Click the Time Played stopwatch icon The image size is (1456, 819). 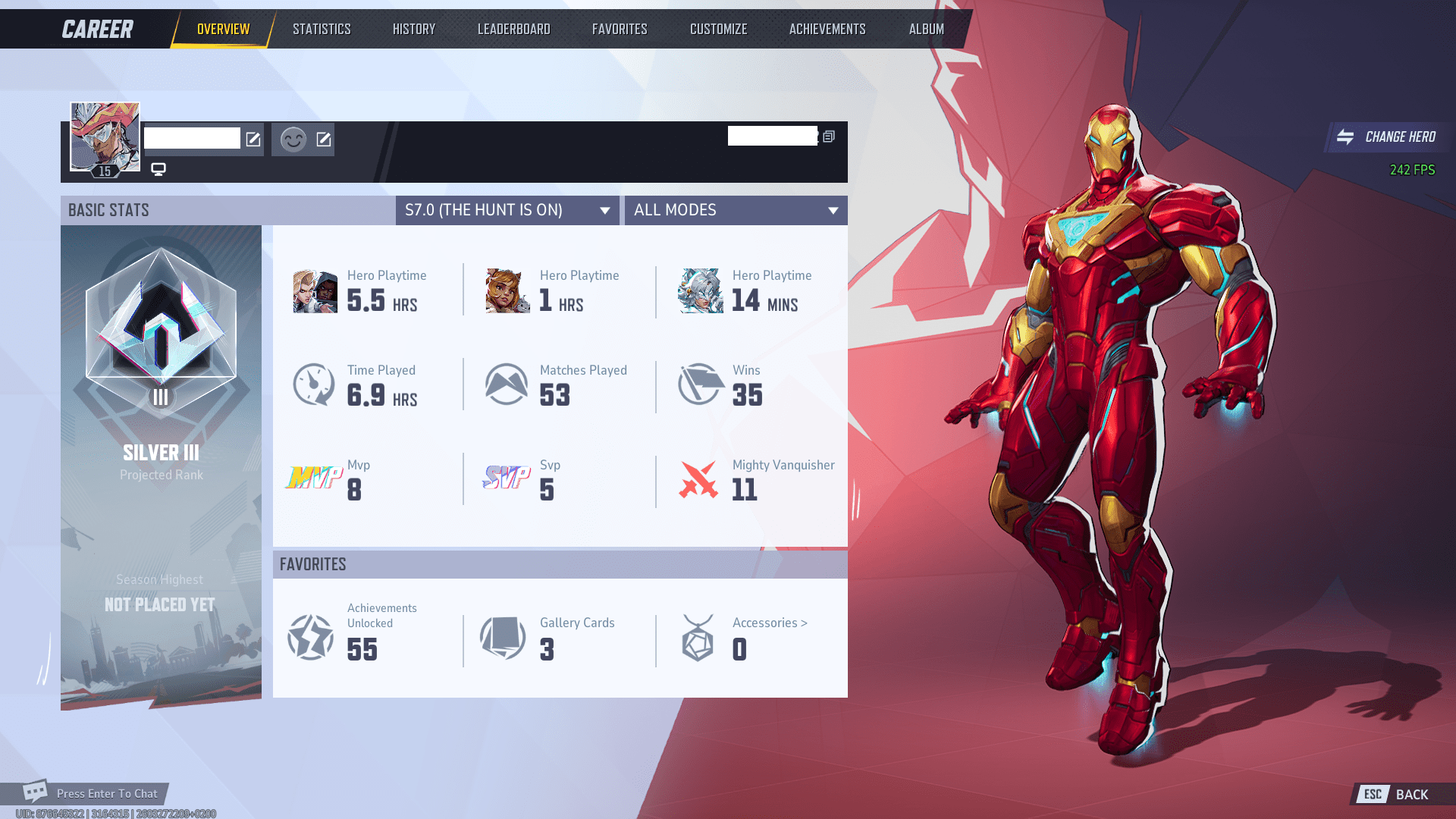[x=313, y=384]
